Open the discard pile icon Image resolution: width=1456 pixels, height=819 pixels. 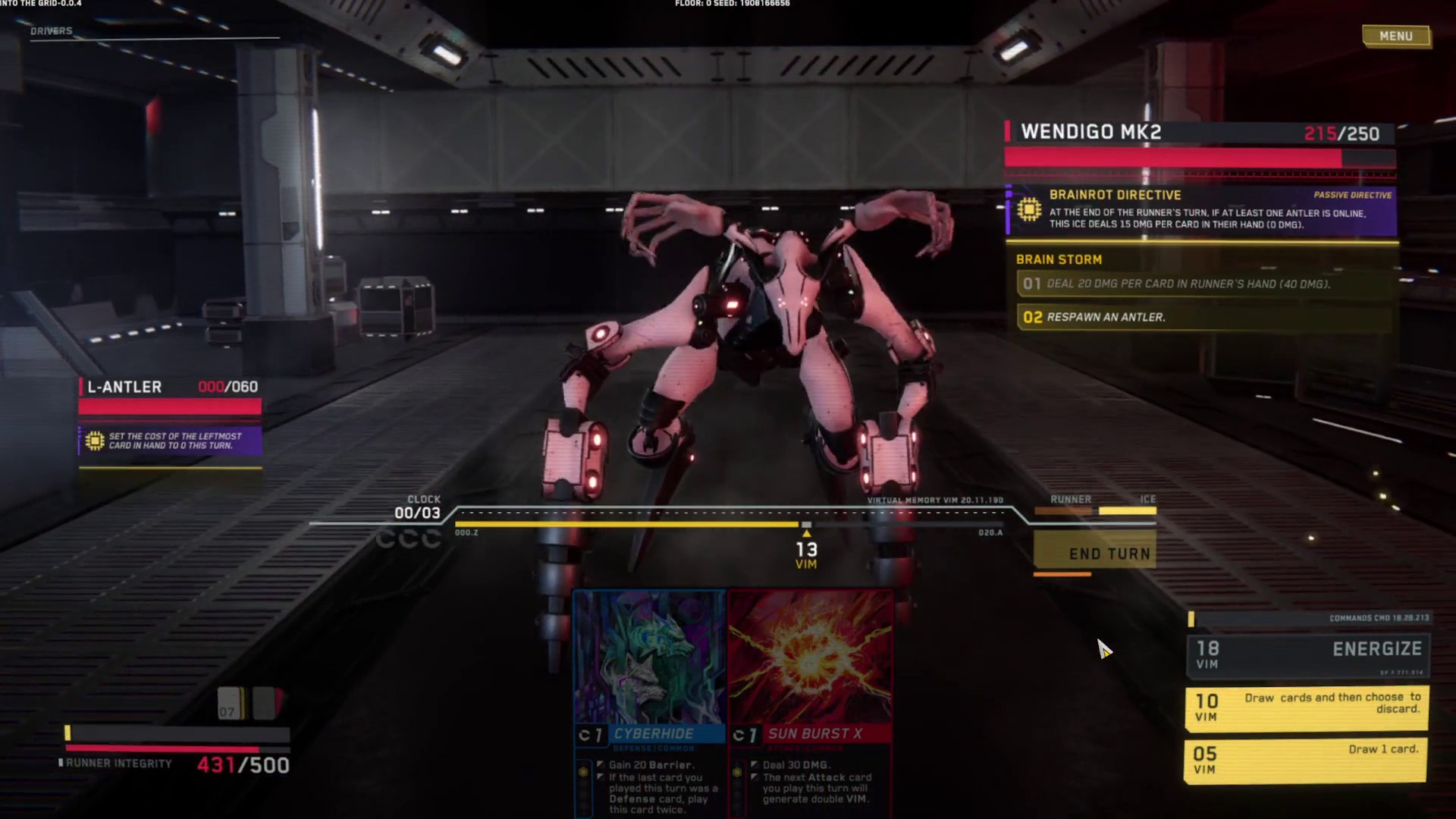click(267, 703)
